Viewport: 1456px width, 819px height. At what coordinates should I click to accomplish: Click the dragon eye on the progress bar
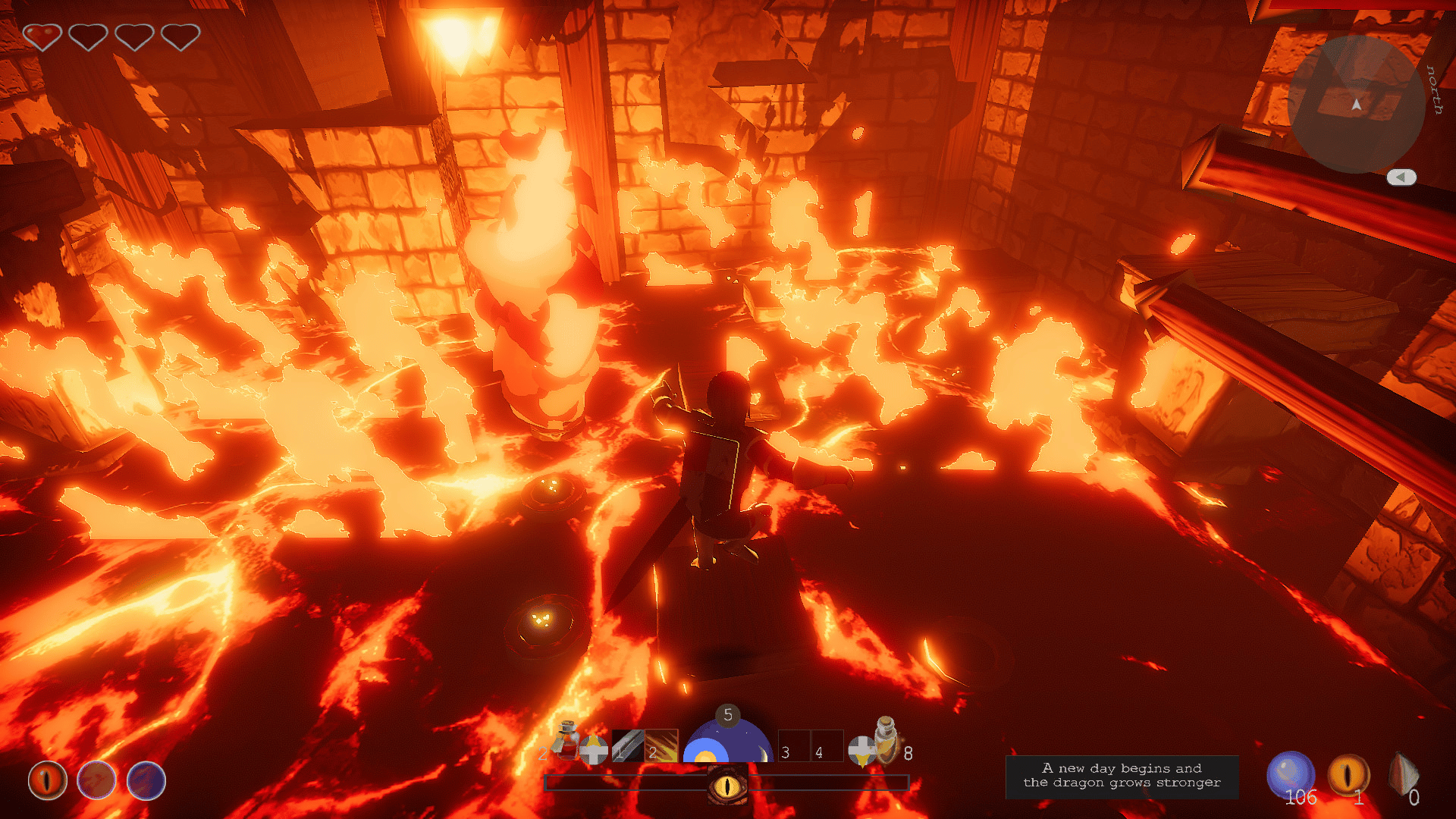(x=727, y=785)
